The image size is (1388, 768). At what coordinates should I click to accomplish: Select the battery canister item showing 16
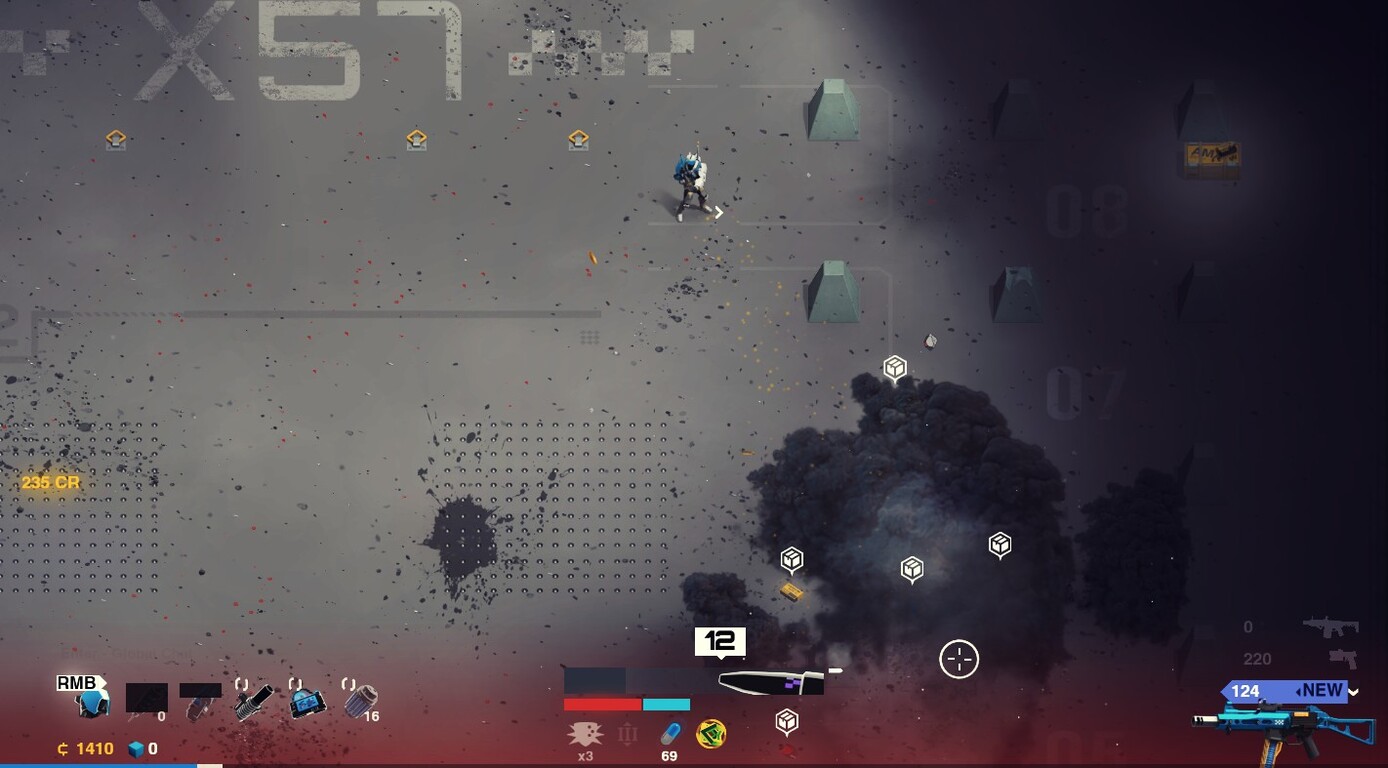[359, 699]
